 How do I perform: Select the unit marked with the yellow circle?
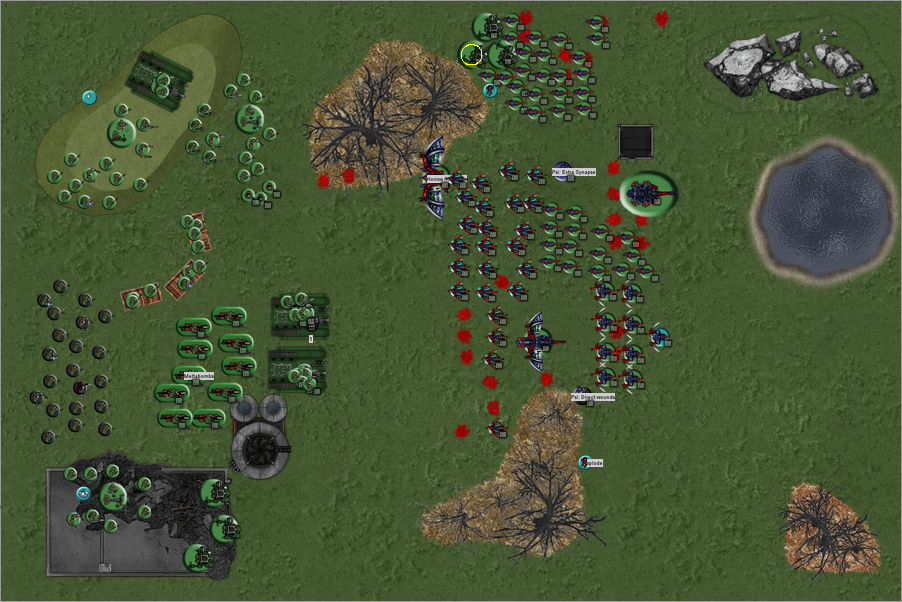473,54
